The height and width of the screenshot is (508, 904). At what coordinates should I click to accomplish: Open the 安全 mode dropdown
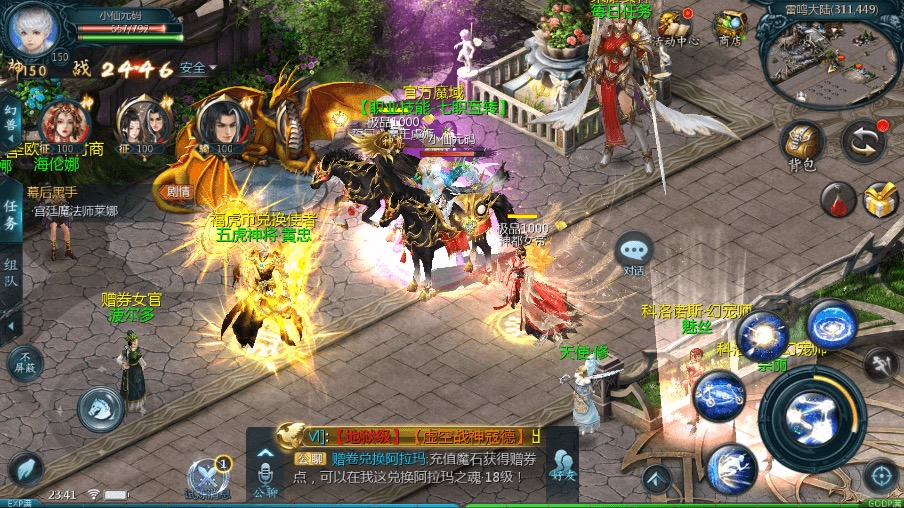pyautogui.click(x=198, y=68)
